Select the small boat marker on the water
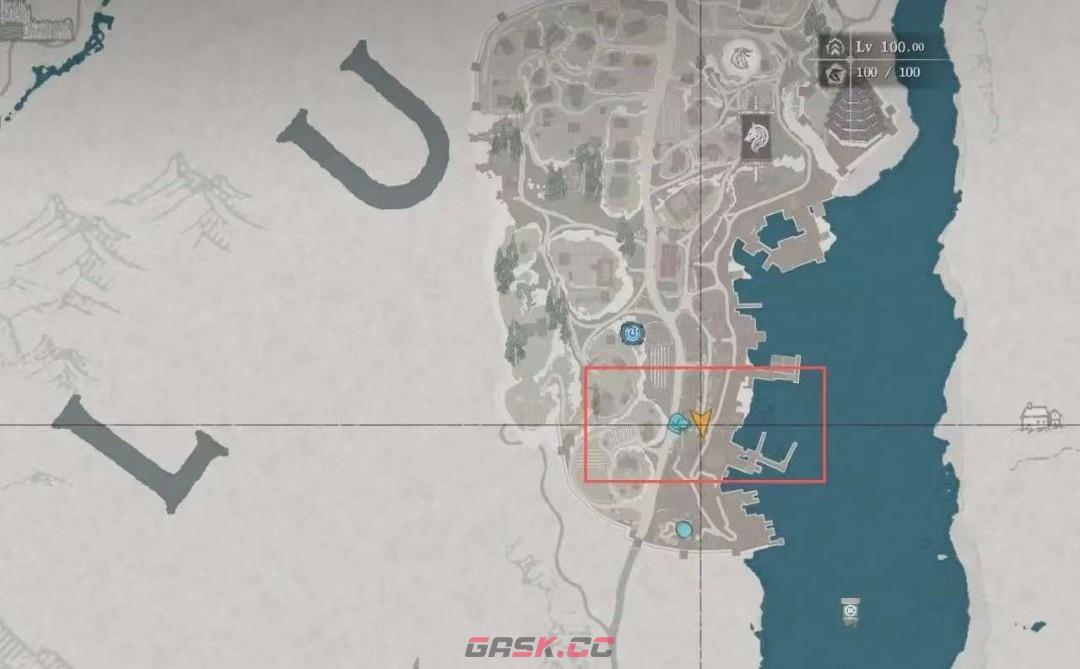Viewport: 1080px width, 669px height. 850,610
